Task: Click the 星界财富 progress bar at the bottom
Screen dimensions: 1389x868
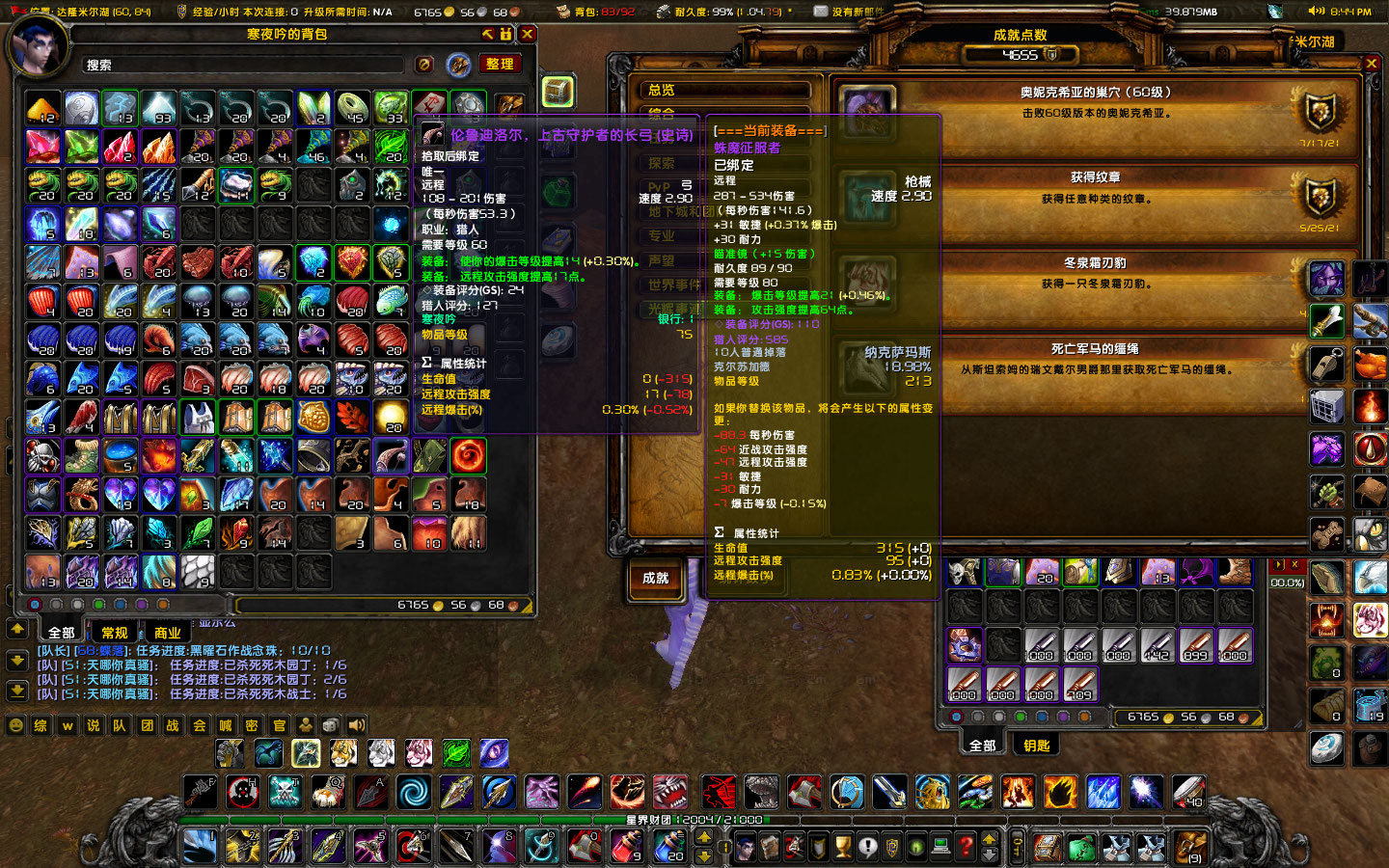Action: 694,822
